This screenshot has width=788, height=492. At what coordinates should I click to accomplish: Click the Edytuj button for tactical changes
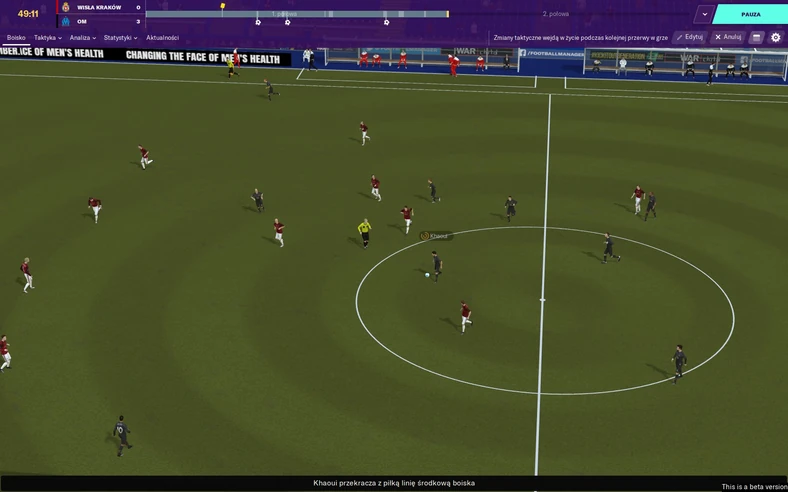689,37
